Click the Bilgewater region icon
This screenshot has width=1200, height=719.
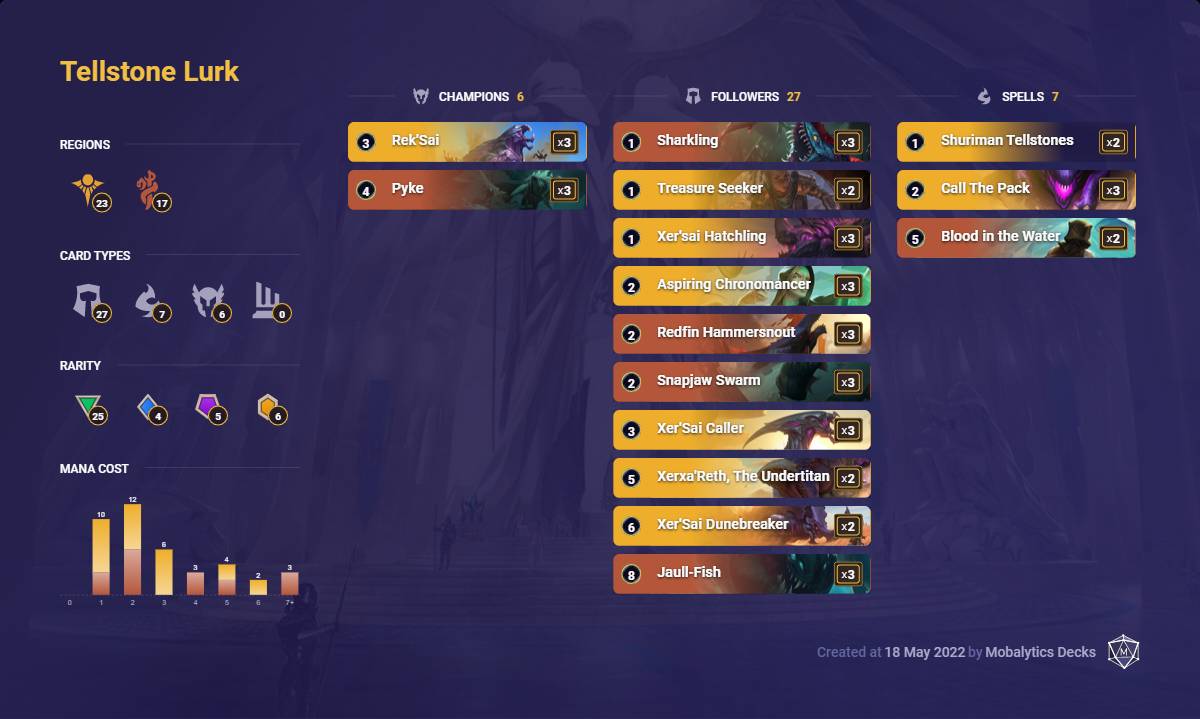[150, 190]
